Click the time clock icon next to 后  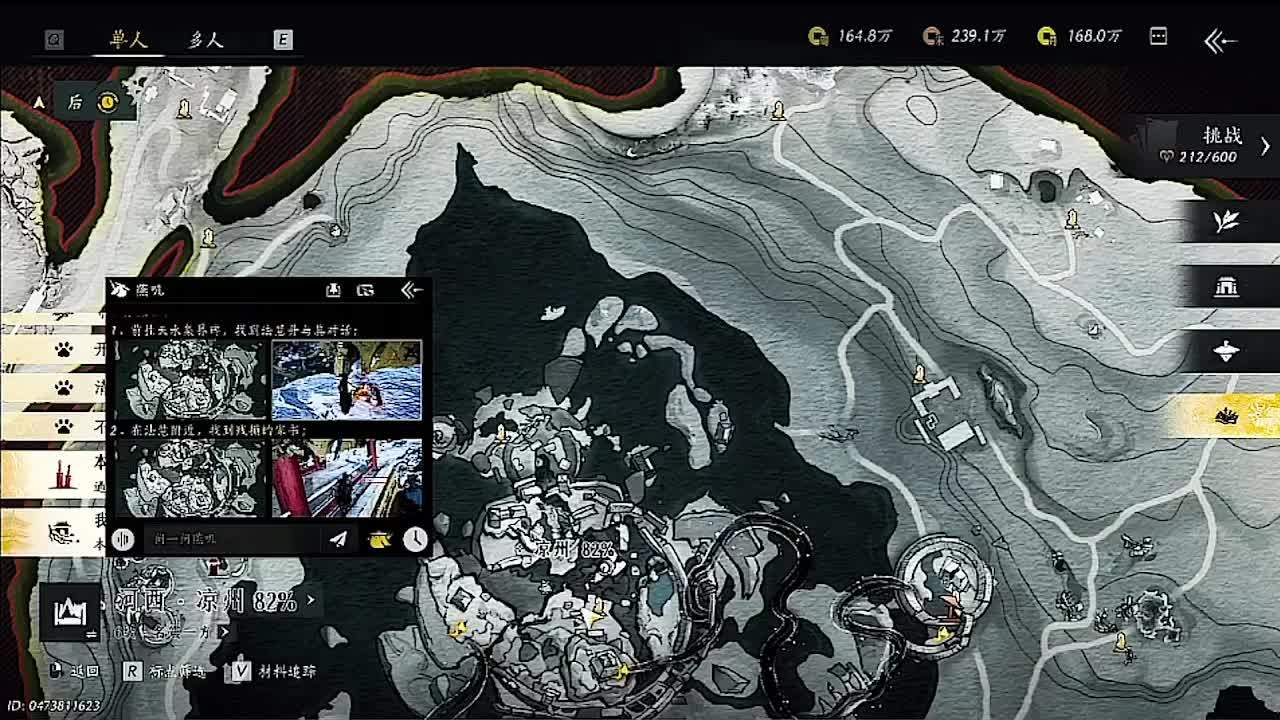pos(107,102)
